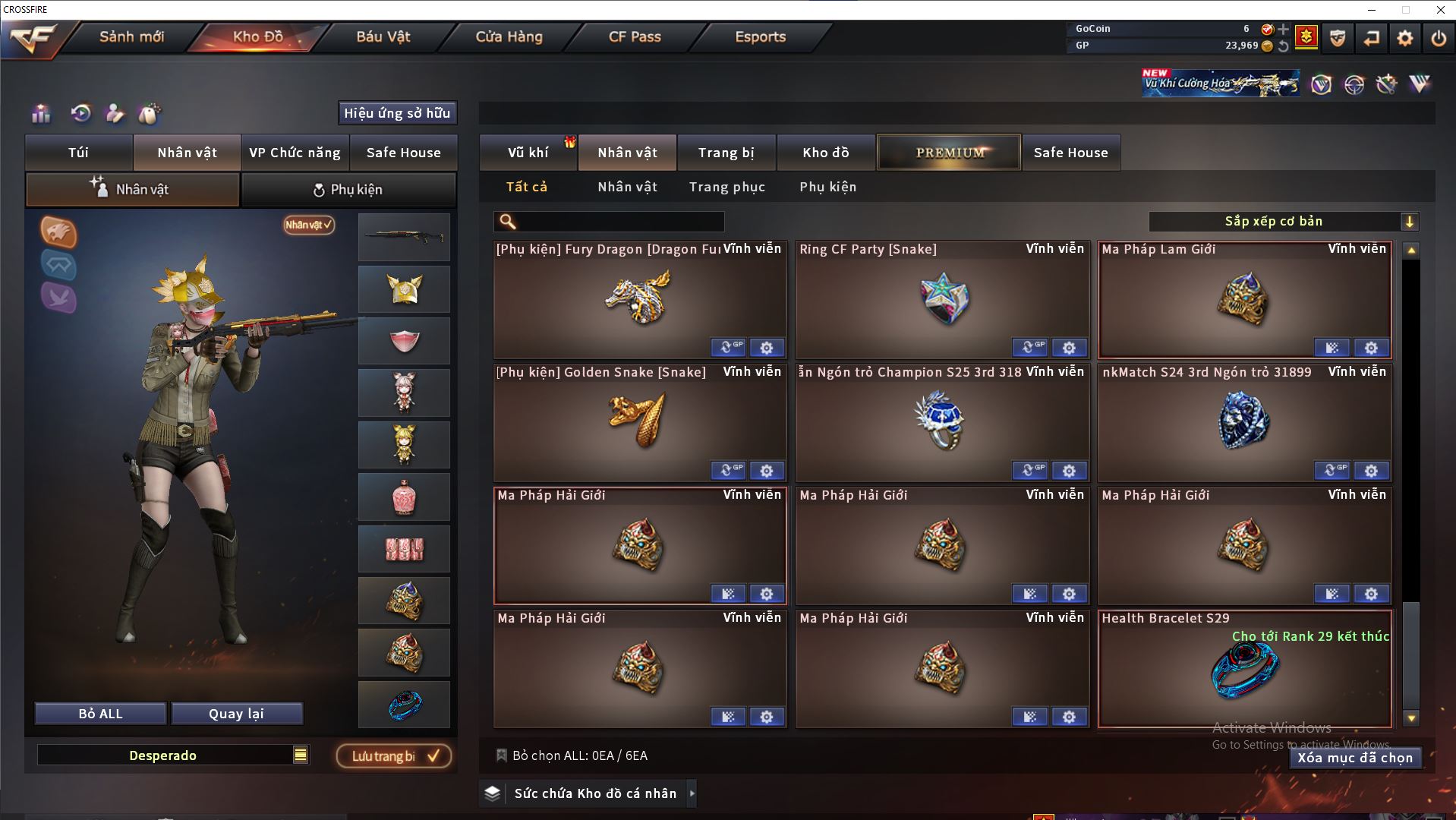Image resolution: width=1456 pixels, height=820 pixels.
Task: Switch to the Phụ kiện equipment tab
Action: [348, 190]
